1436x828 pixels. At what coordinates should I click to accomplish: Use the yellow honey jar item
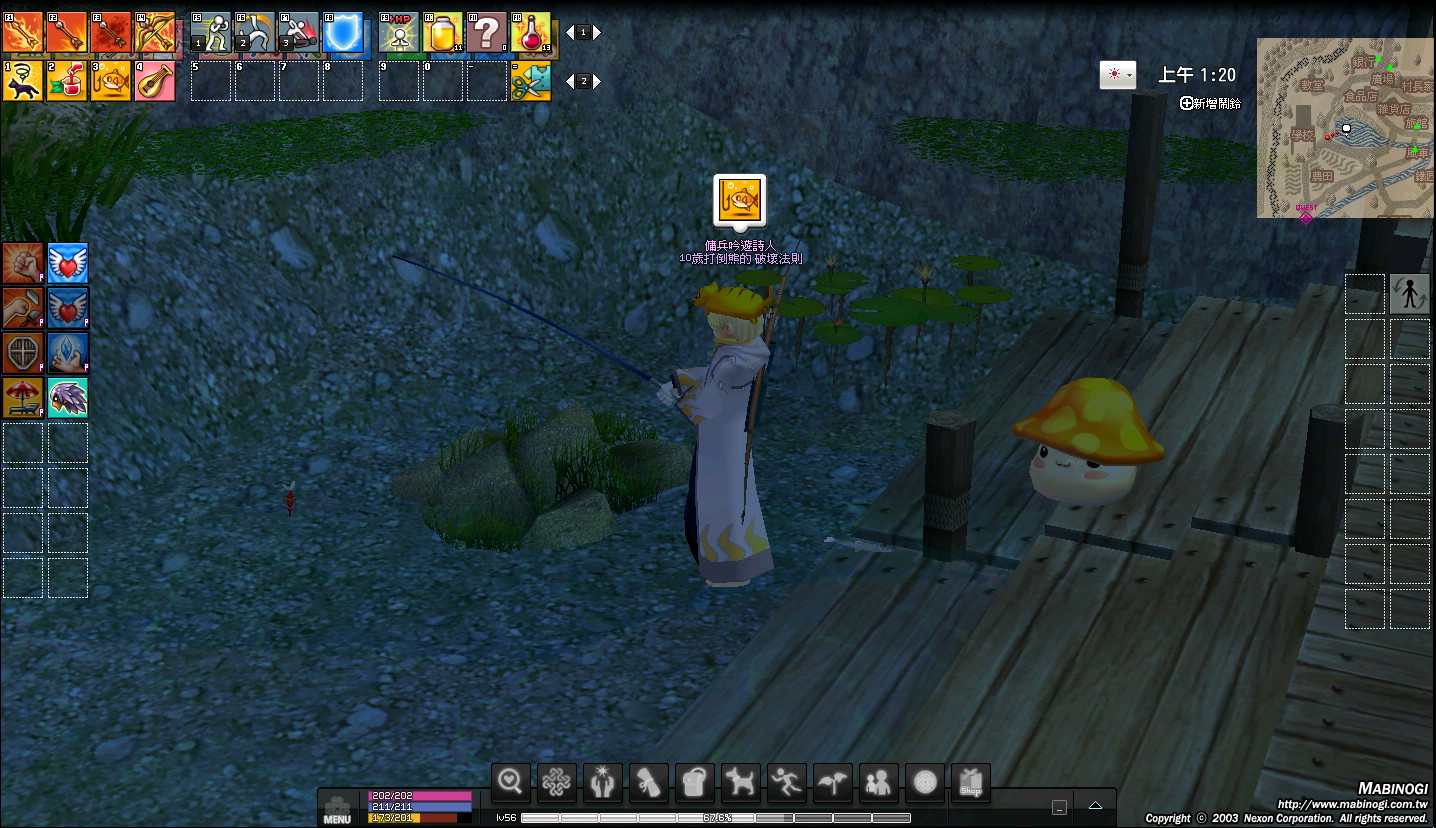pyautogui.click(x=442, y=32)
